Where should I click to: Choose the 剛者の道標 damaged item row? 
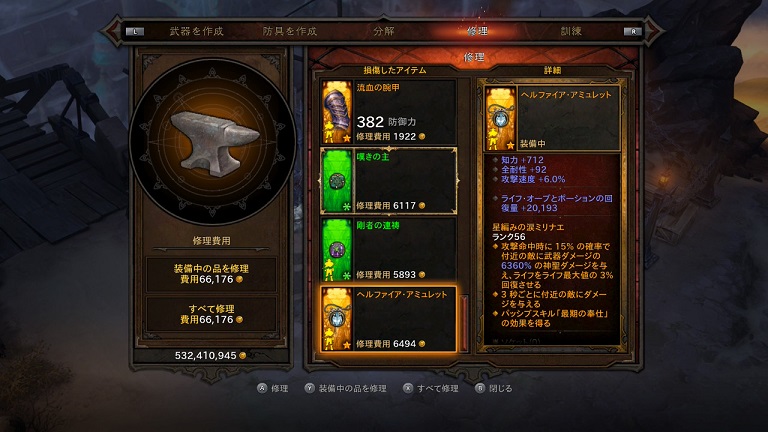388,249
